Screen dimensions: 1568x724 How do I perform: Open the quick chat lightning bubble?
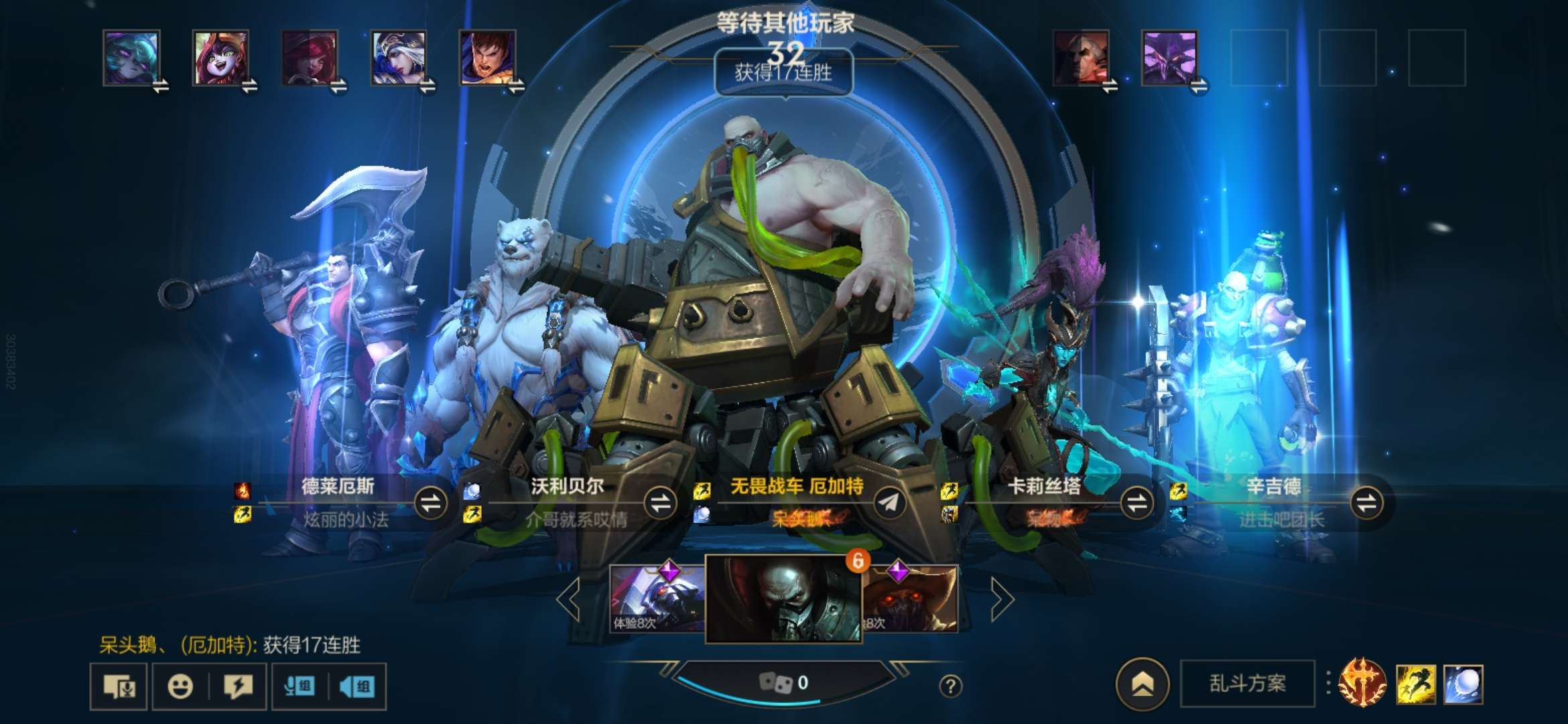pos(238,686)
